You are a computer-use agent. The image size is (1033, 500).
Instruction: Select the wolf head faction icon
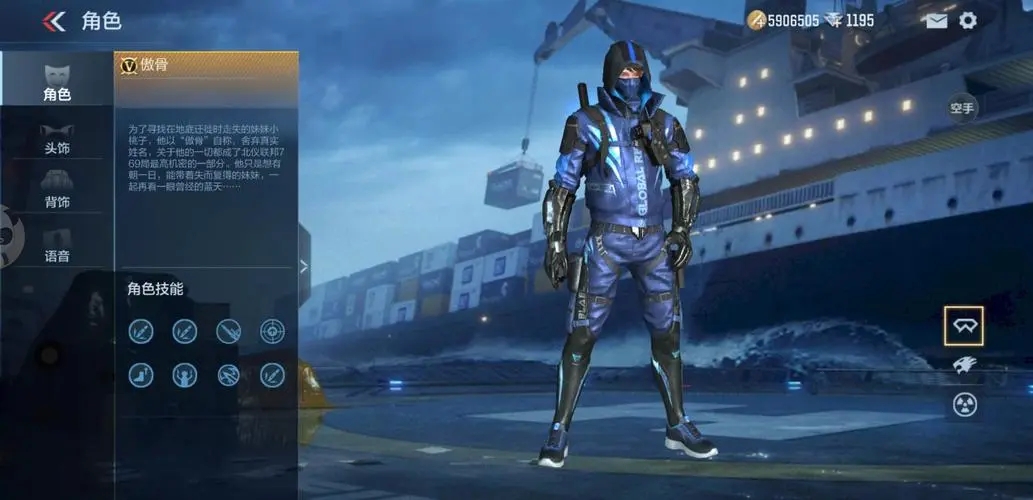963,366
